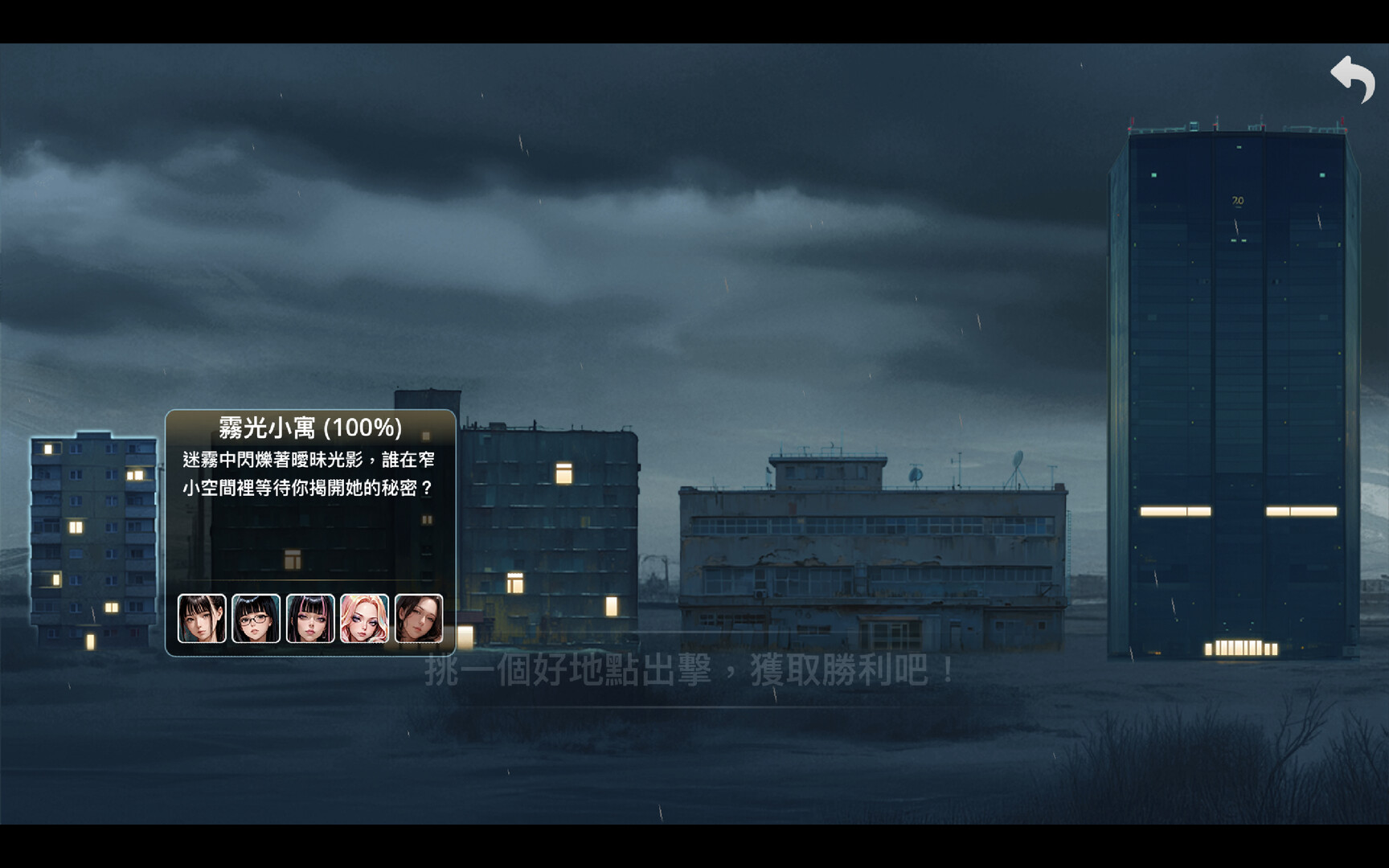The height and width of the screenshot is (868, 1389).
Task: Pick the low wide building with rooftop antennas
Action: tap(872, 555)
